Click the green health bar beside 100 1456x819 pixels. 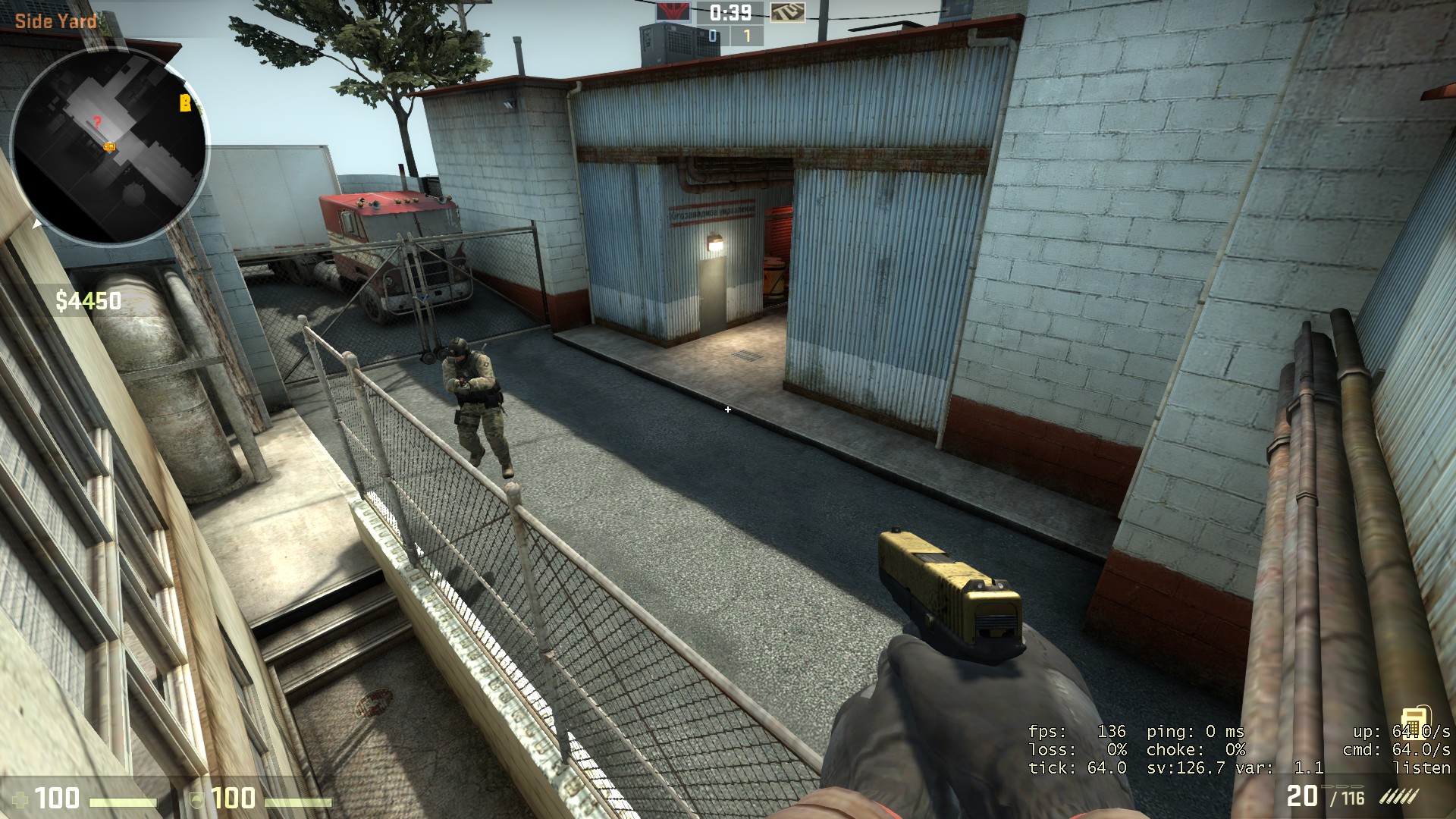[x=124, y=800]
